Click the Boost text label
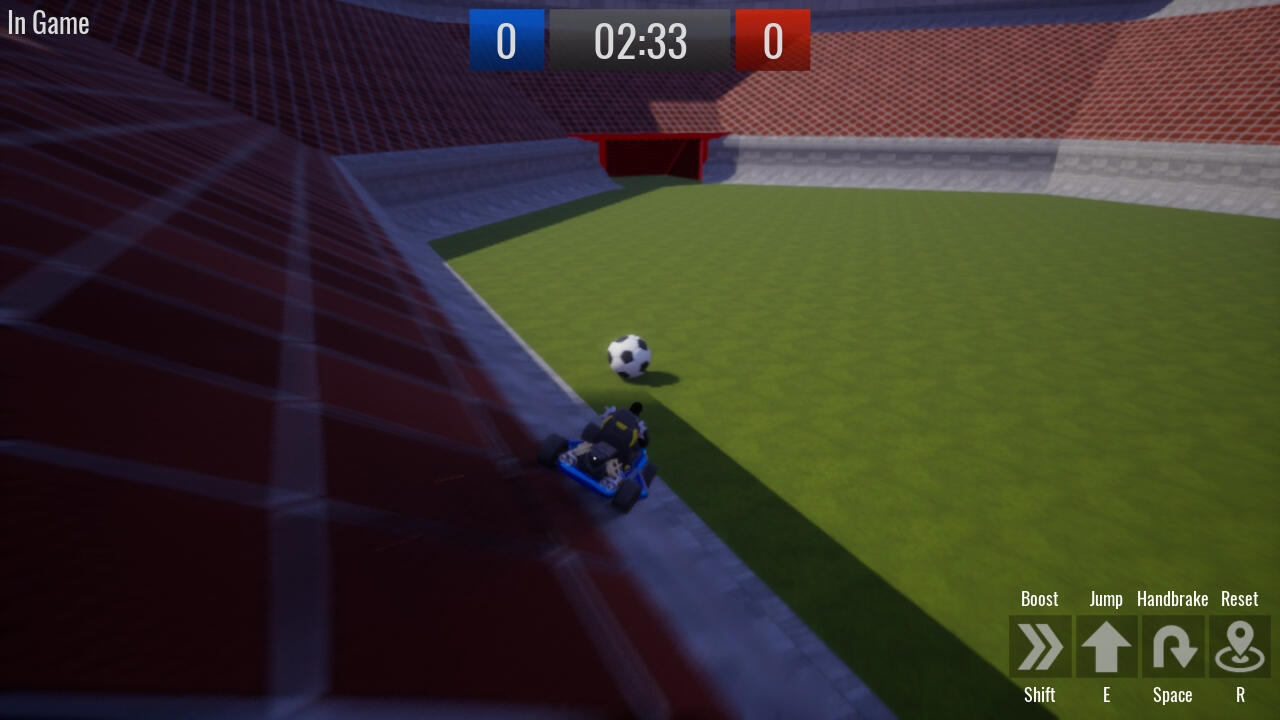Screen dimensions: 1280x720 [1040, 598]
